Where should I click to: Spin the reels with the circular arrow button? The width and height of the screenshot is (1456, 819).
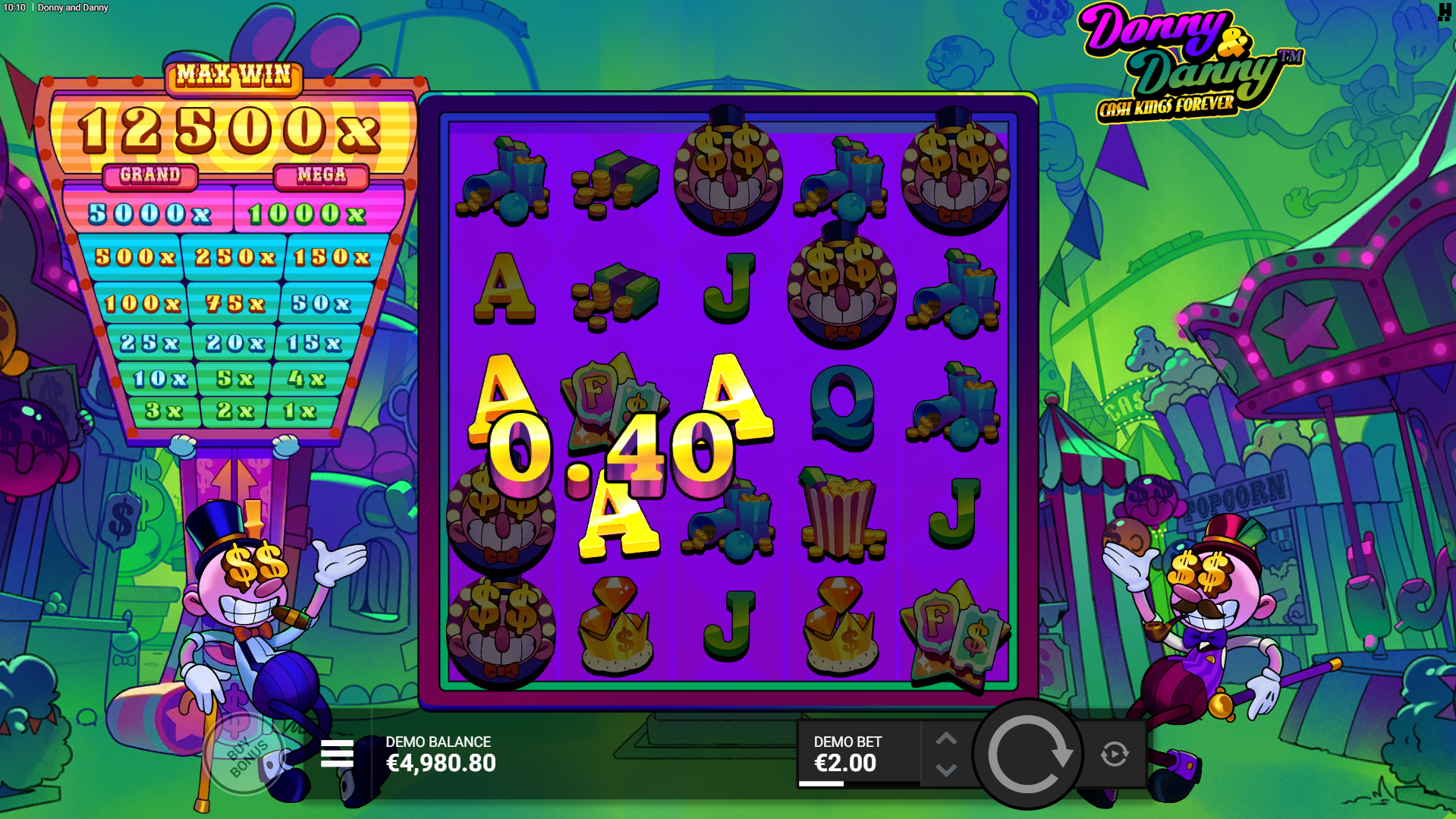point(1028,754)
